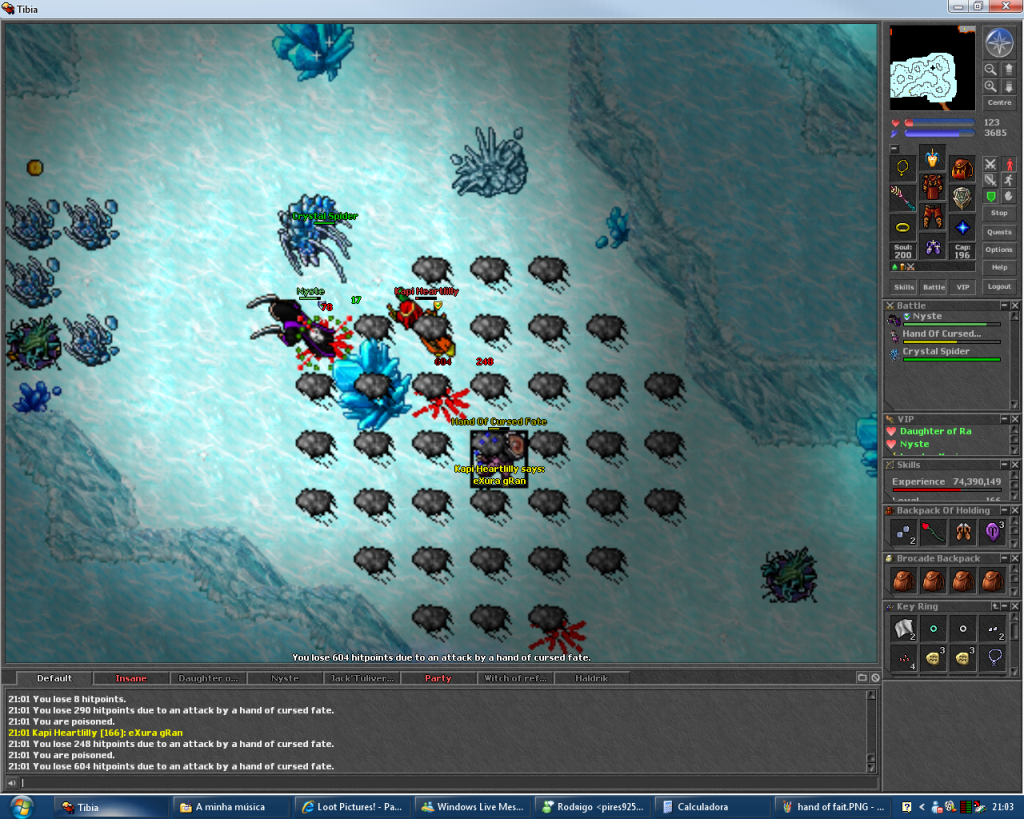This screenshot has height=819, width=1024.
Task: Select the red armor equipment slot
Action: (932, 188)
